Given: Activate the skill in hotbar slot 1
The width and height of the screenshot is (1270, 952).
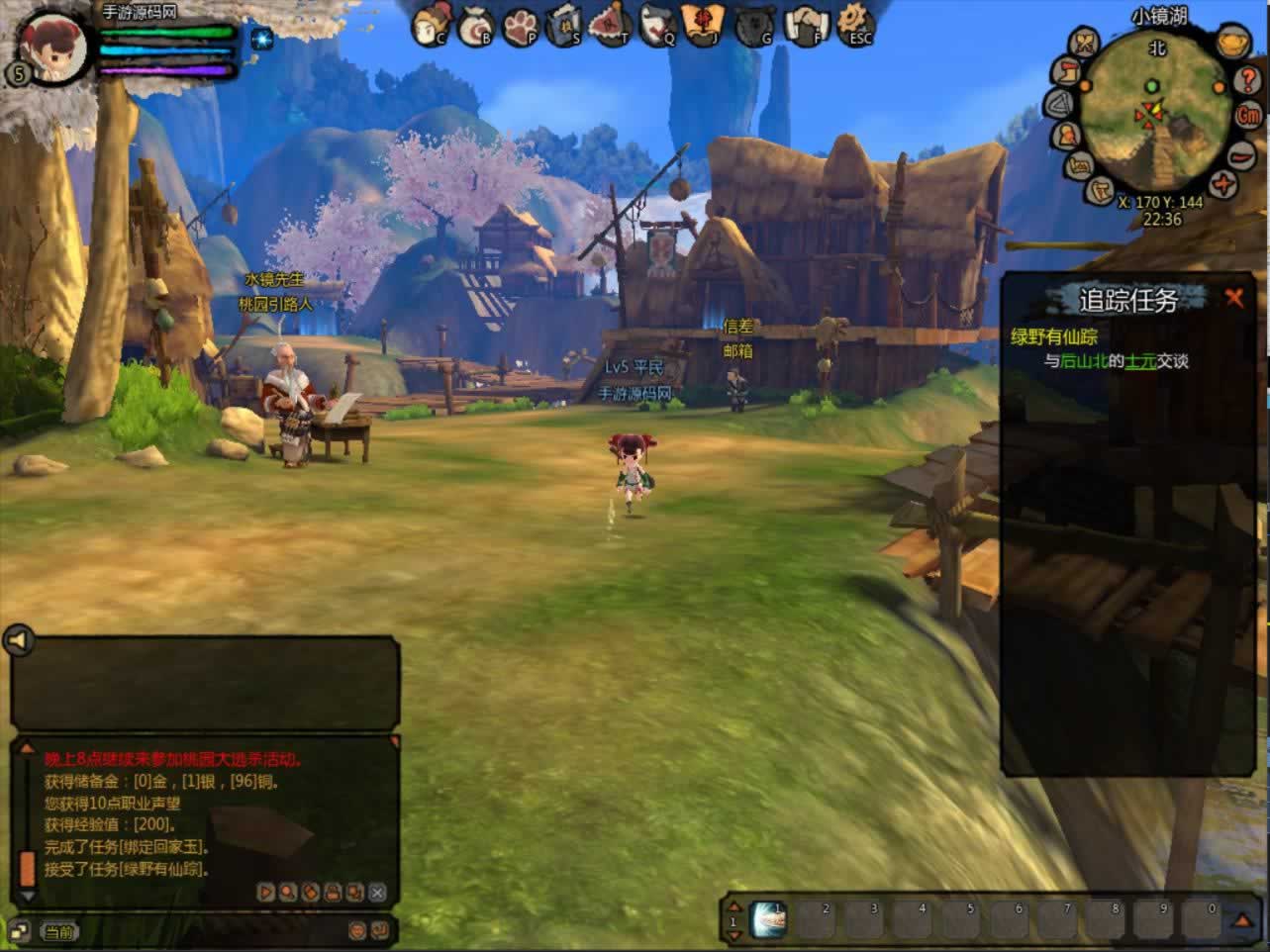Looking at the screenshot, I should click(769, 919).
